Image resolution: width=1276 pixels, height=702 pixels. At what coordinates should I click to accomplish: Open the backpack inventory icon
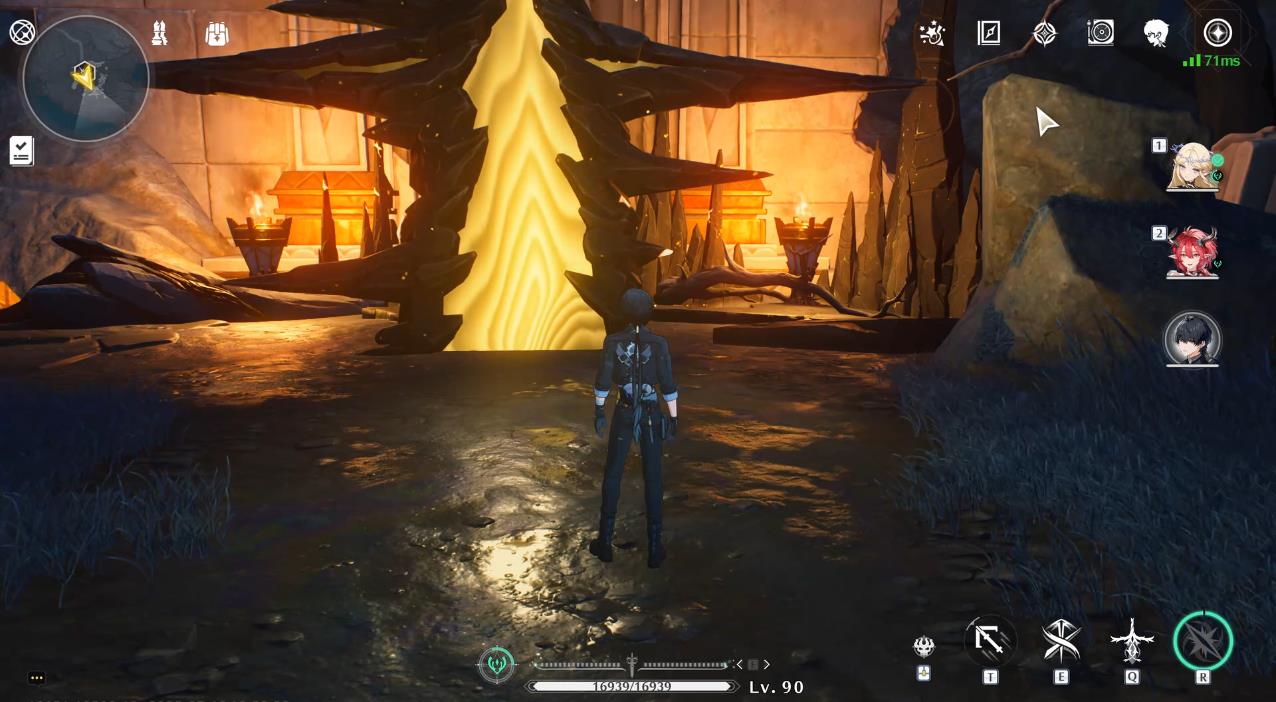(x=216, y=34)
